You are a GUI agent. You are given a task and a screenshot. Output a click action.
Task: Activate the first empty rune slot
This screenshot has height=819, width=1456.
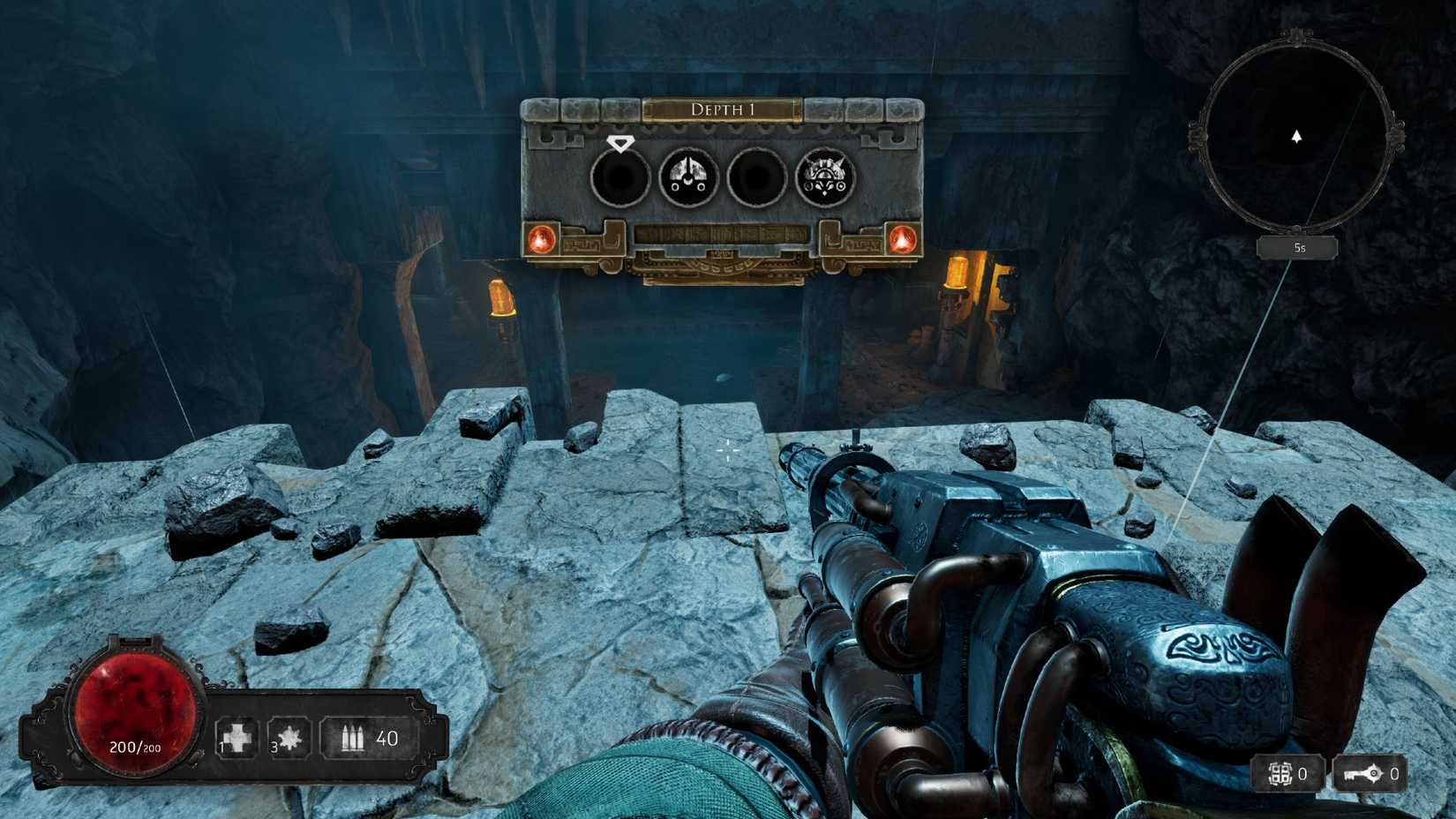click(620, 177)
